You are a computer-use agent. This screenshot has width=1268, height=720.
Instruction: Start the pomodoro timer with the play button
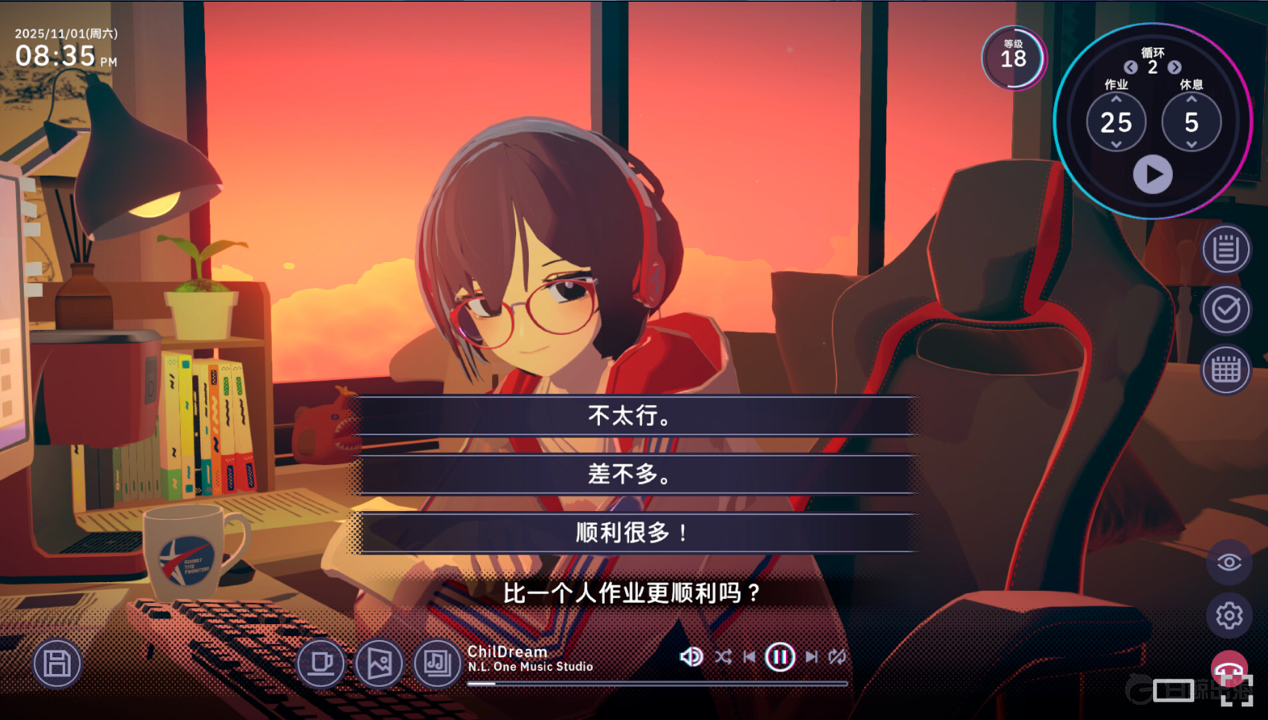(x=1152, y=175)
